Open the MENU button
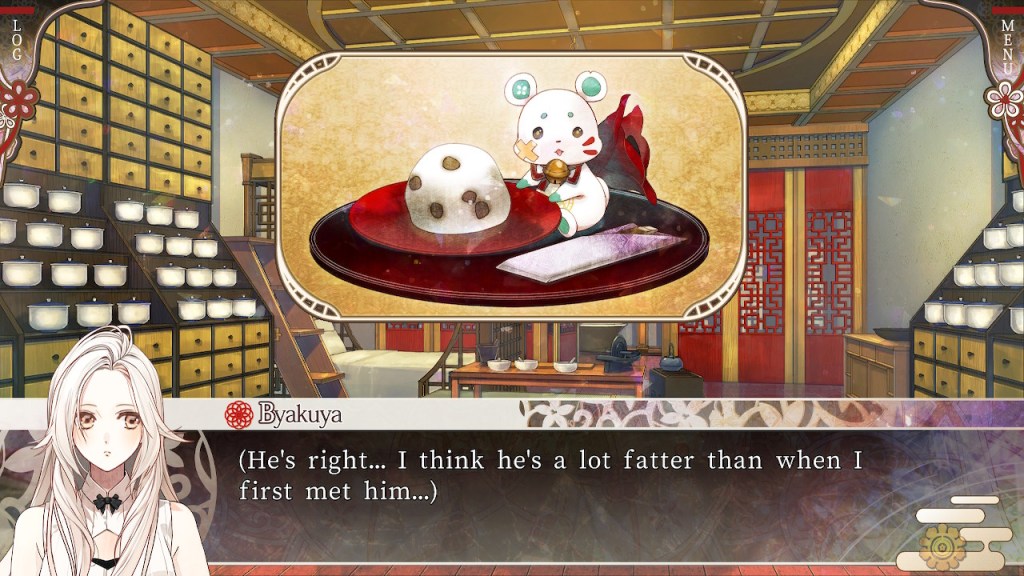Image resolution: width=1024 pixels, height=576 pixels. pyautogui.click(x=1008, y=40)
